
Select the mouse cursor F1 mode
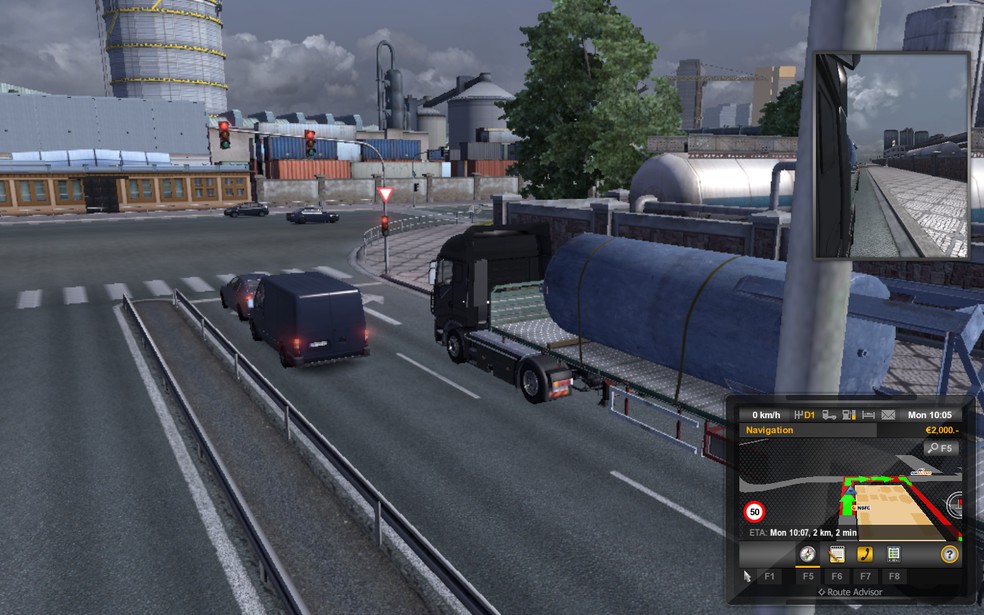747,576
